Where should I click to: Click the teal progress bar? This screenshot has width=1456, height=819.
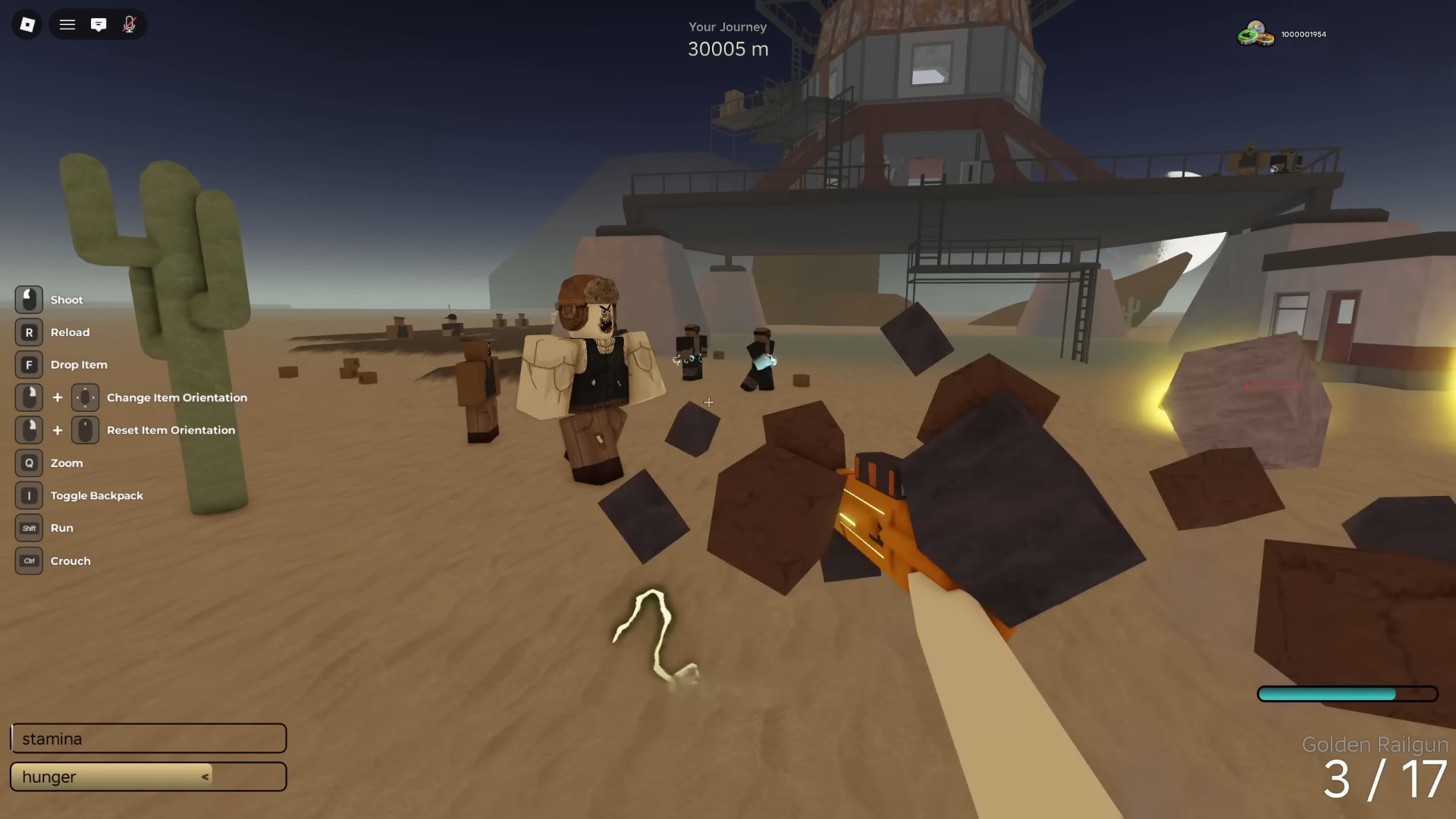[x=1348, y=693]
